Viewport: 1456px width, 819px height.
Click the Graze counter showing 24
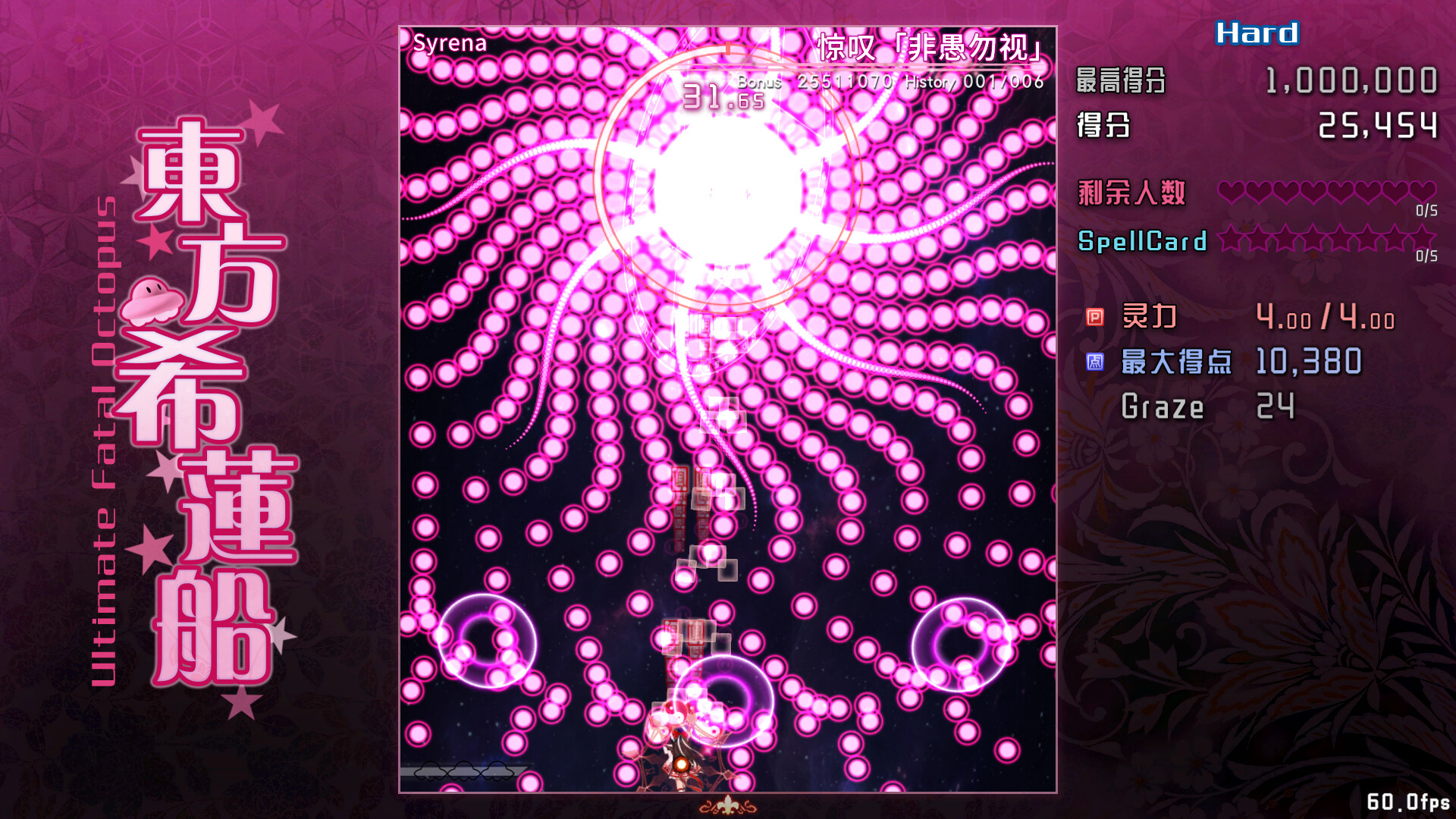tap(1276, 407)
